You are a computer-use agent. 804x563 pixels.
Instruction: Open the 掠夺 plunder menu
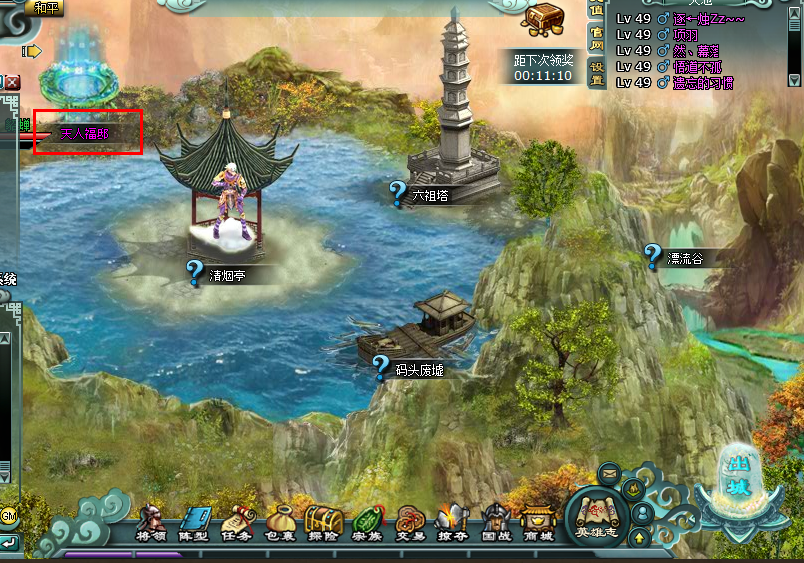pos(452,523)
